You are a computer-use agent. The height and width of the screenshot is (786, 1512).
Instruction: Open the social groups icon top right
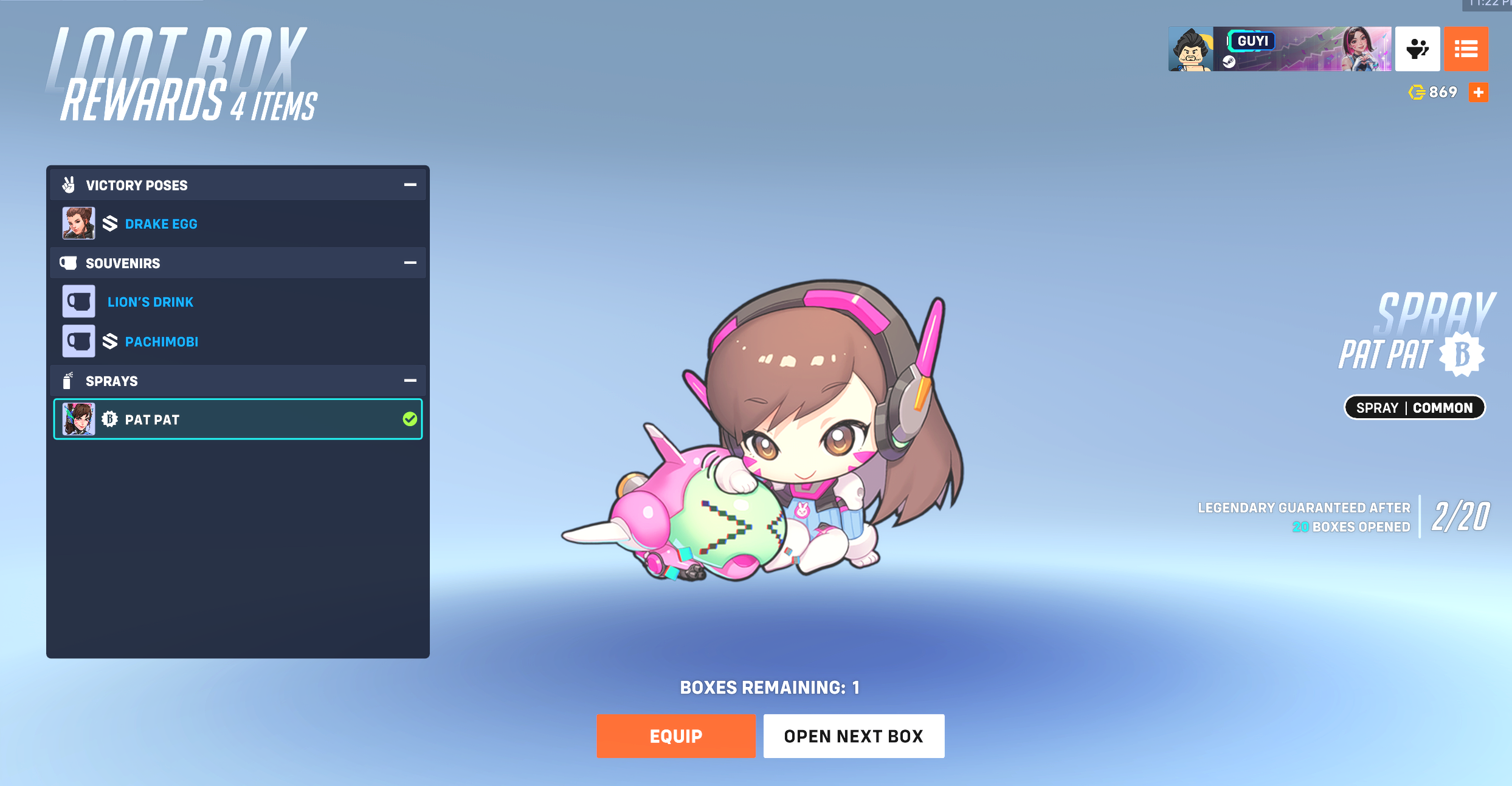click(1417, 49)
